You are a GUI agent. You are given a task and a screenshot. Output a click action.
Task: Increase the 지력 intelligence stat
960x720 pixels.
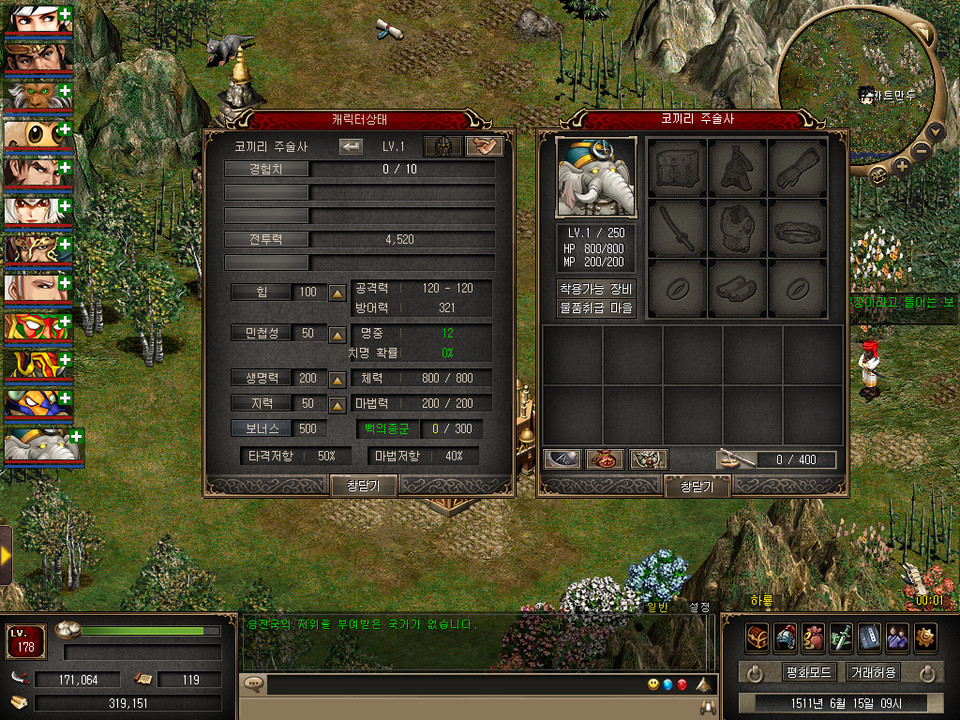click(338, 404)
